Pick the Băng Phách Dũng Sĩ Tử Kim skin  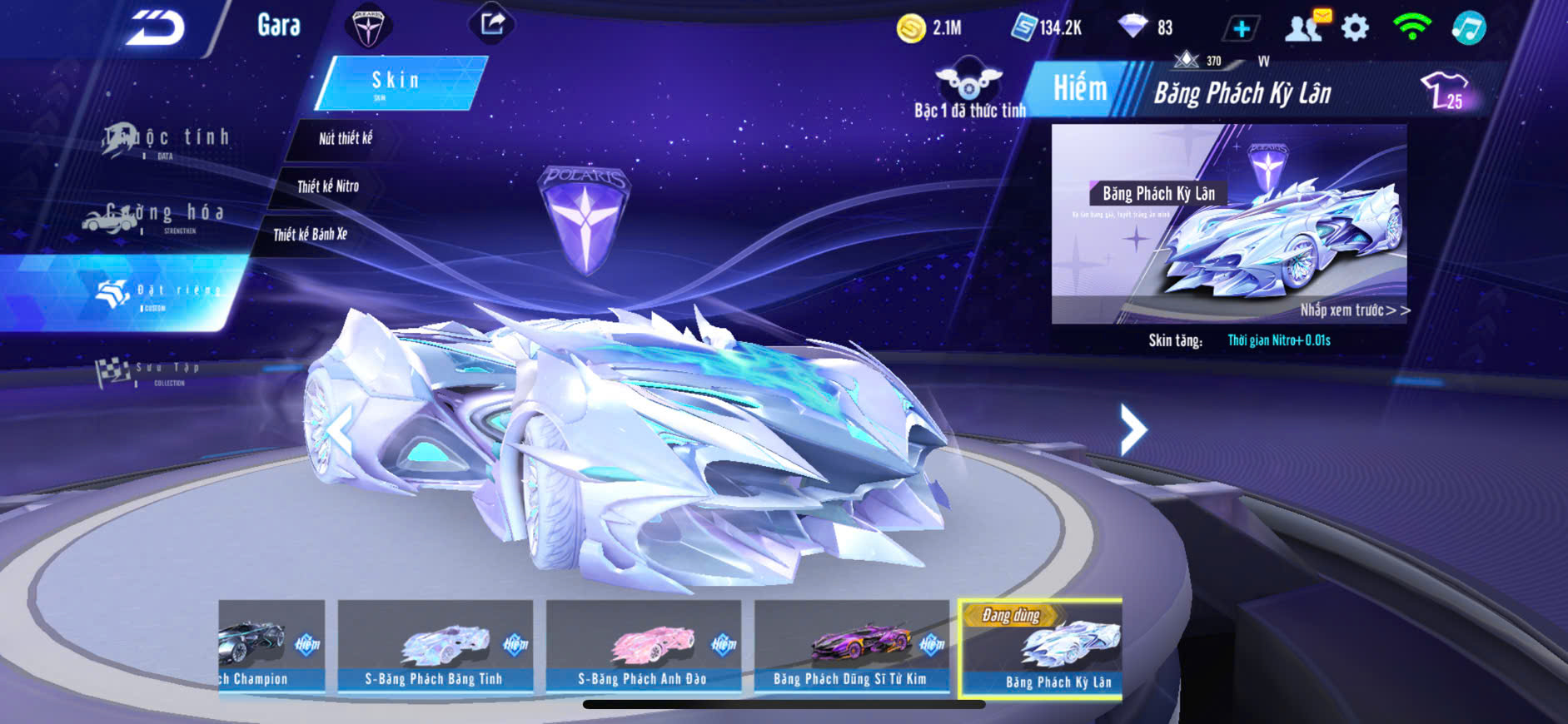[x=851, y=646]
